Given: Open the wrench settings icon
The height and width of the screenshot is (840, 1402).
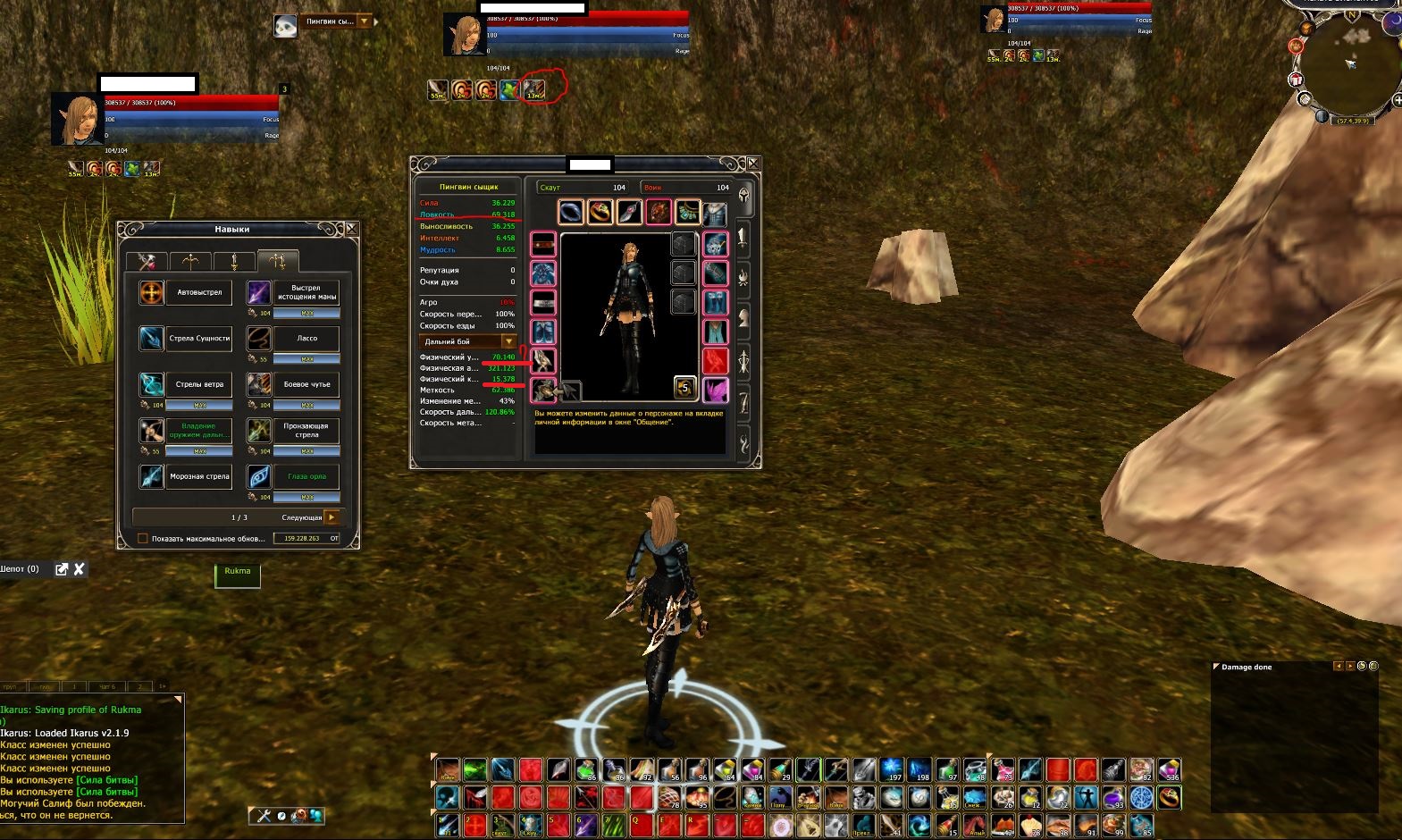Looking at the screenshot, I should (264, 815).
